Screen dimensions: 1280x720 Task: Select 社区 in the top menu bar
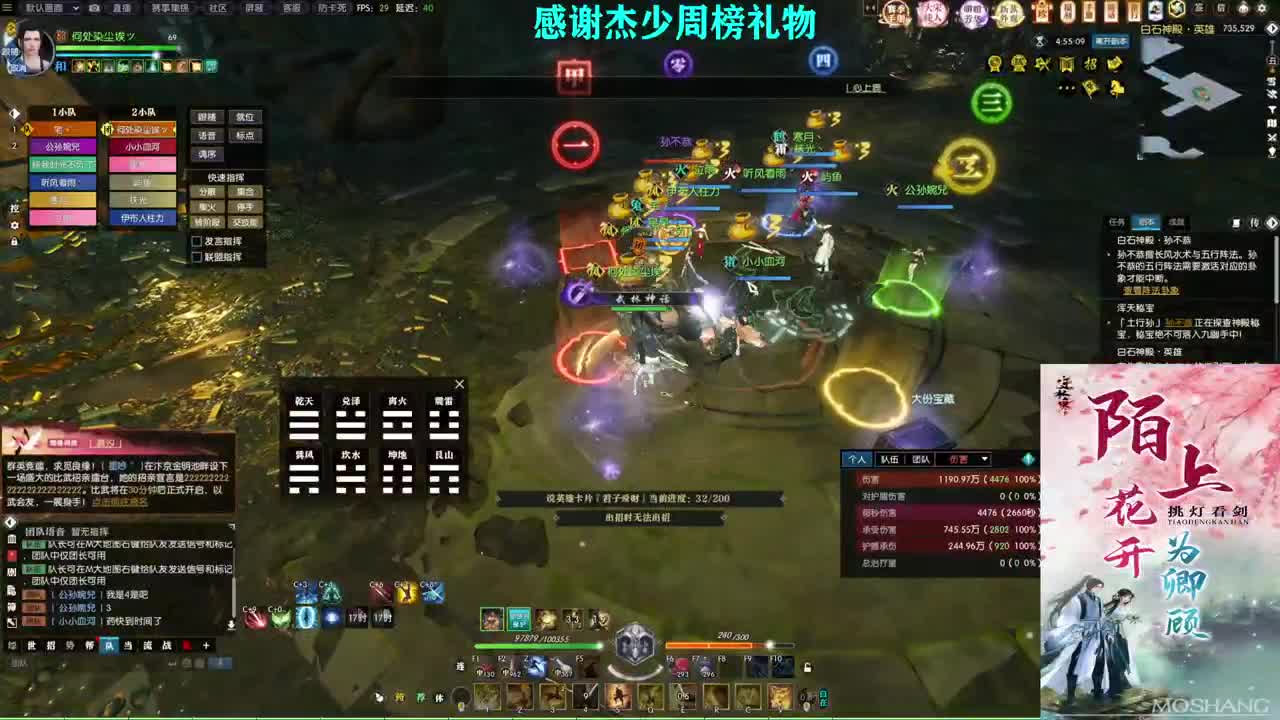click(215, 9)
